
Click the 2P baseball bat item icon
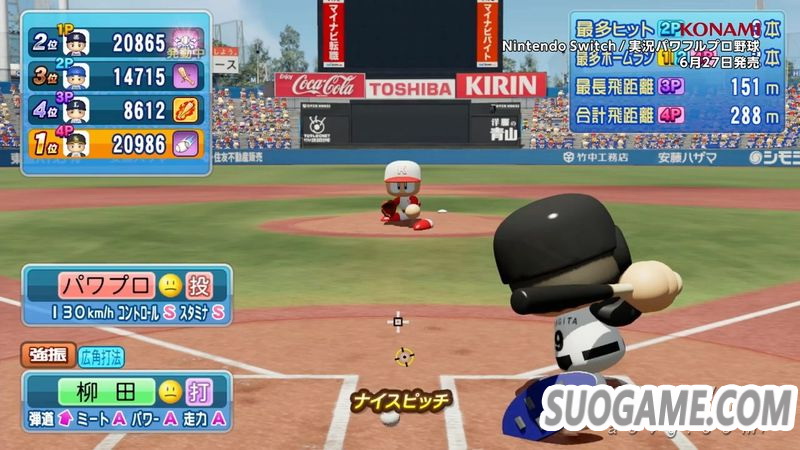coord(187,76)
